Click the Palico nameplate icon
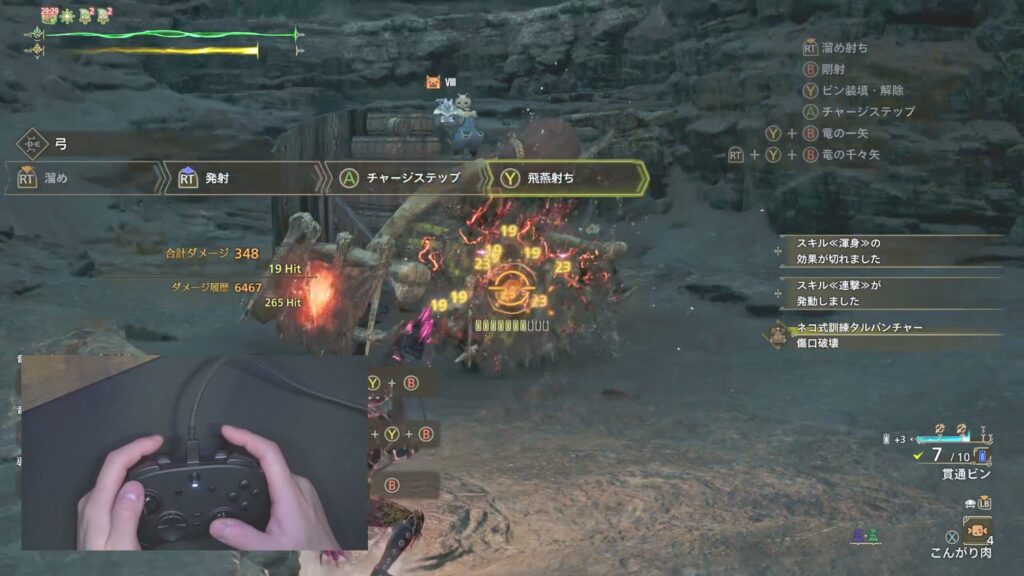This screenshot has width=1024, height=576. coord(433,83)
